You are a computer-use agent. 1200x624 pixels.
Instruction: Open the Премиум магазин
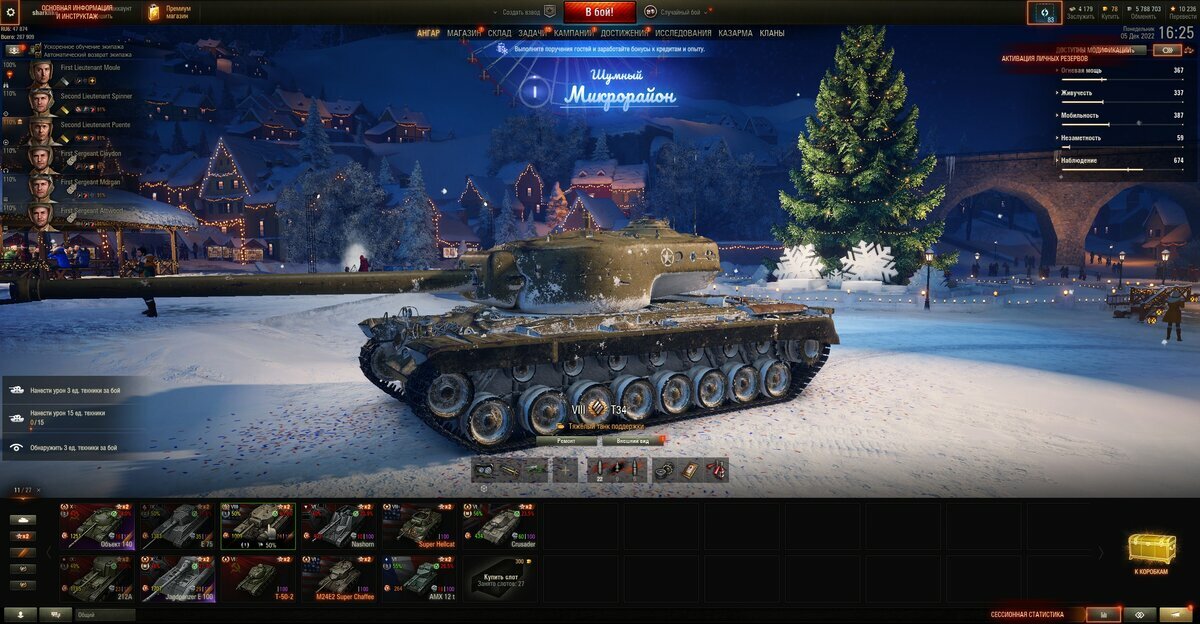pos(170,12)
